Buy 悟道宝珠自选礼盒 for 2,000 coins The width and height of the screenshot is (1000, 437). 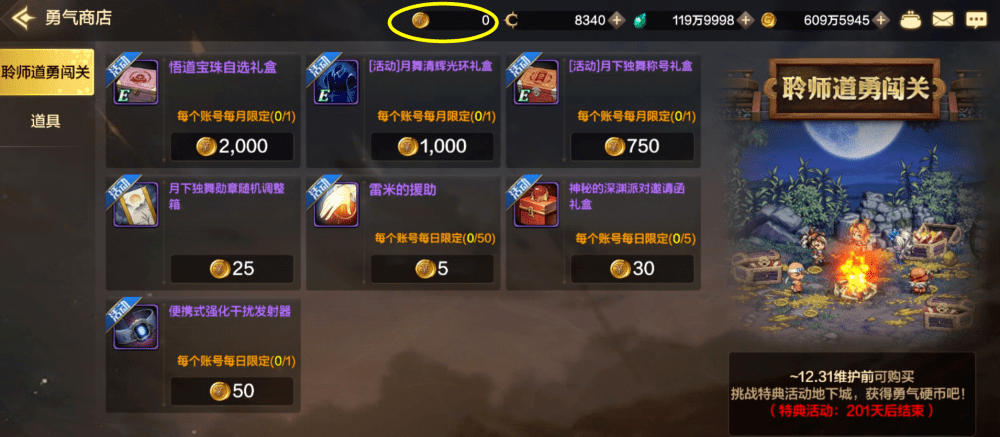tap(232, 146)
